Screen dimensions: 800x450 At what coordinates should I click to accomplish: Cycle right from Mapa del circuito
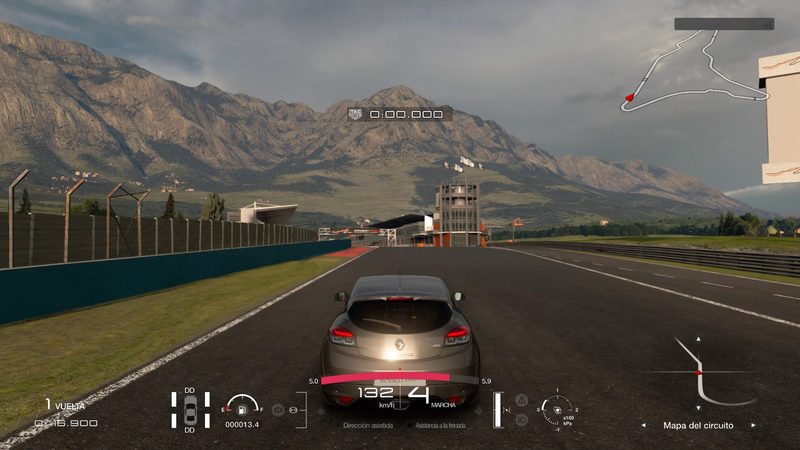754,425
